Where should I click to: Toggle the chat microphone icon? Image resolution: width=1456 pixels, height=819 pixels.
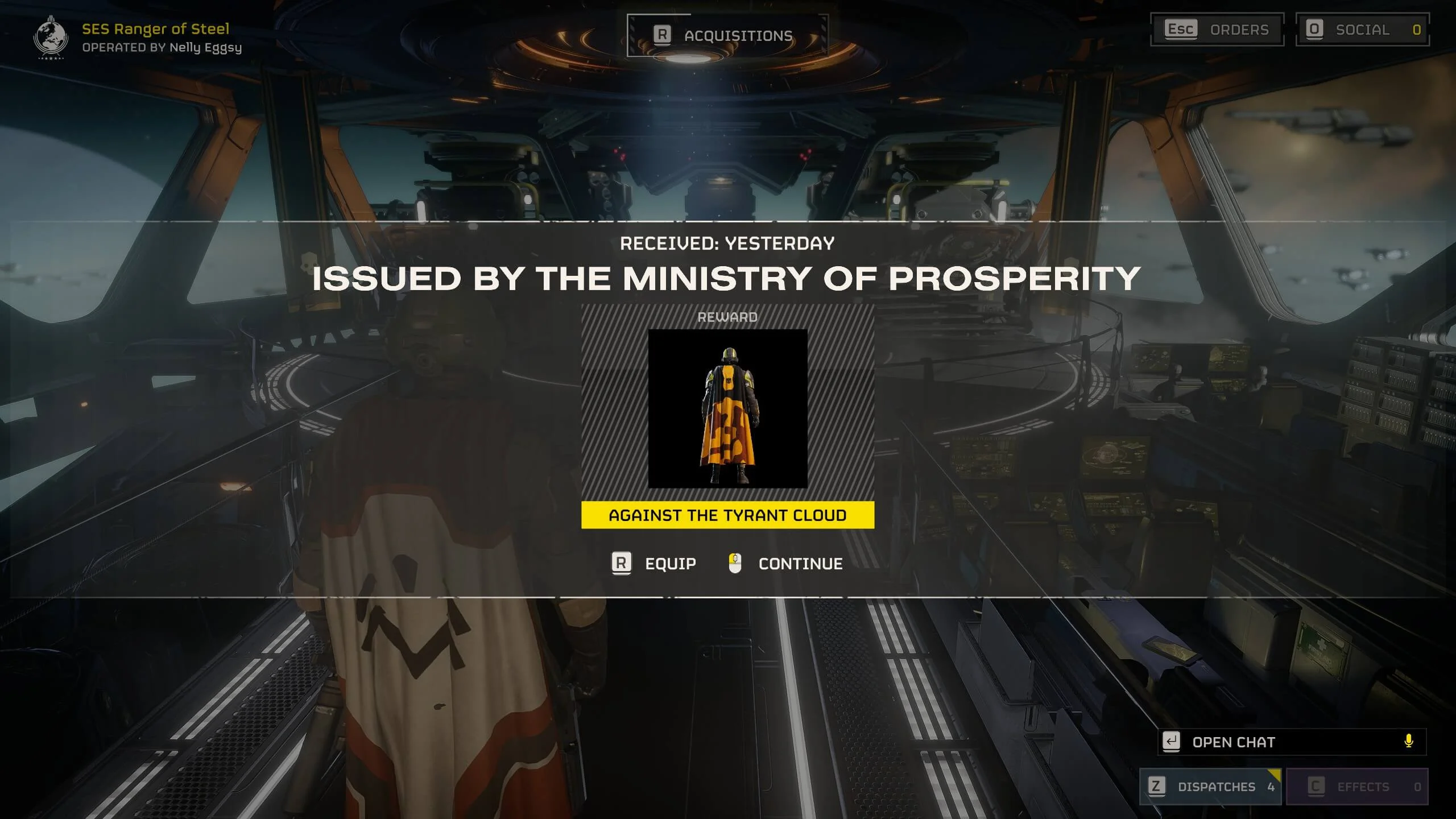1408,742
